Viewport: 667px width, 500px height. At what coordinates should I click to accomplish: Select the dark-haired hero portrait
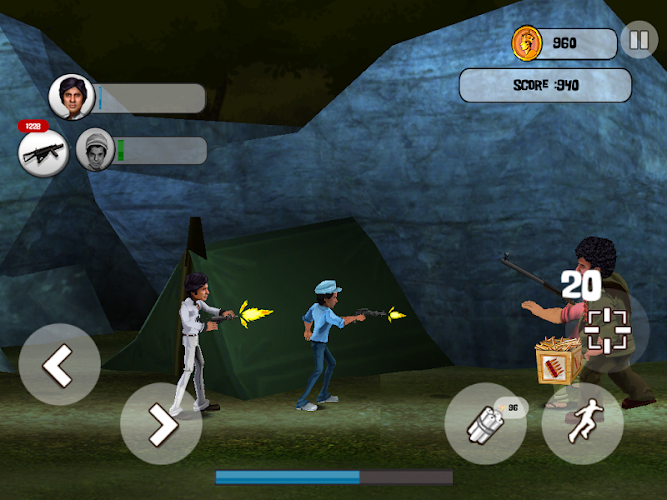pyautogui.click(x=71, y=97)
